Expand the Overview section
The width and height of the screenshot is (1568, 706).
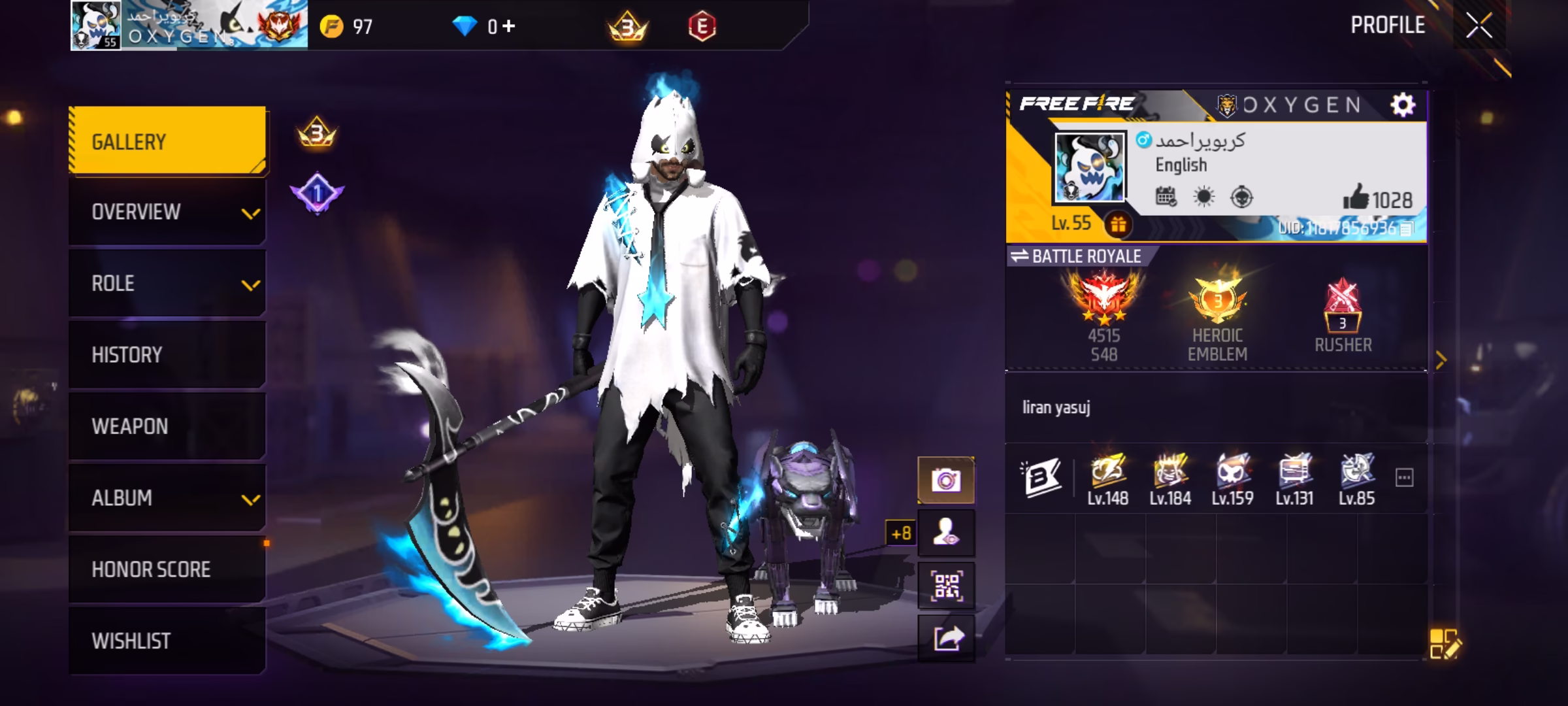pos(167,212)
